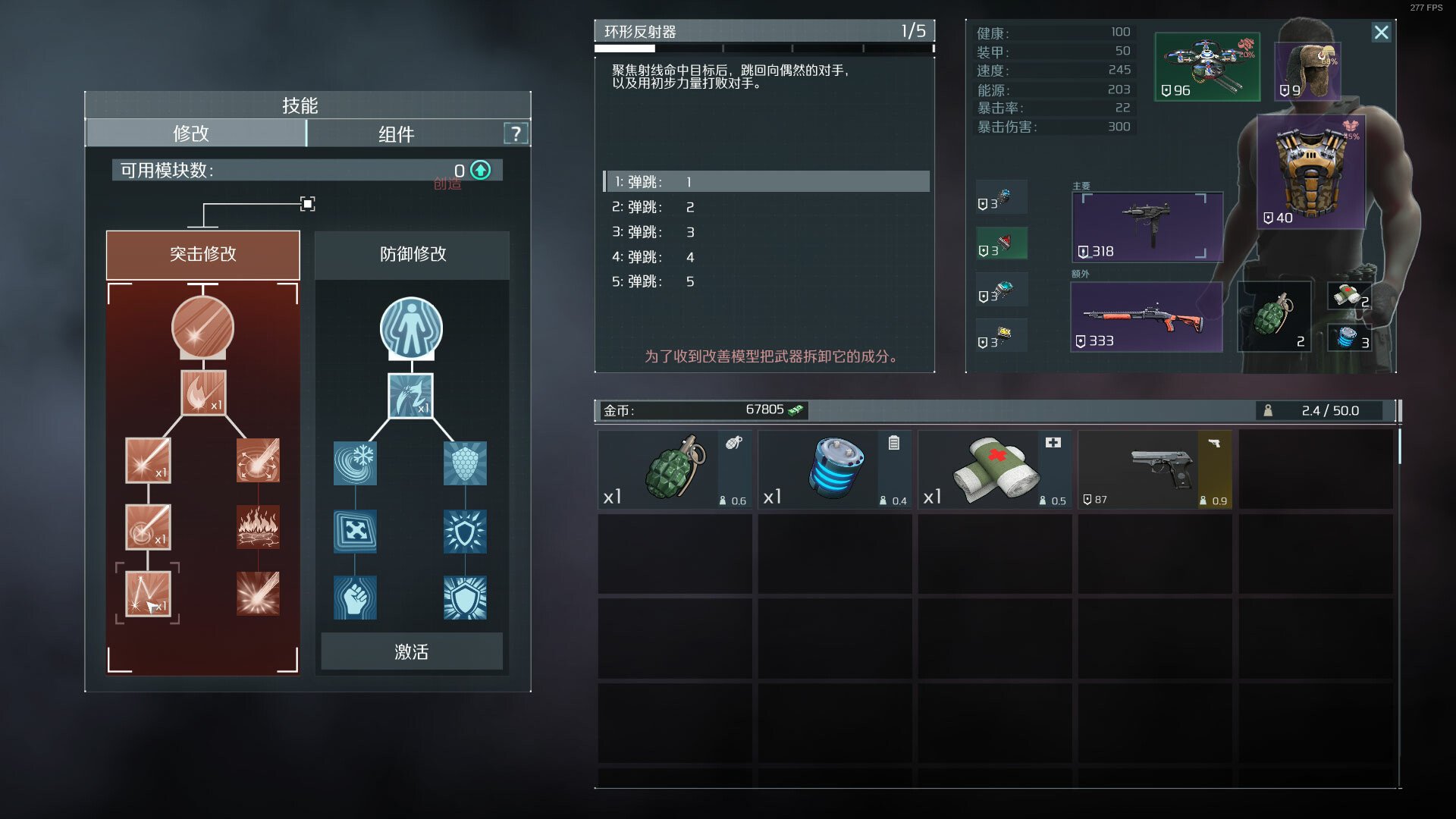Click the fist skill icon in defense tree
This screenshot has height=819, width=1456.
pyautogui.click(x=354, y=597)
